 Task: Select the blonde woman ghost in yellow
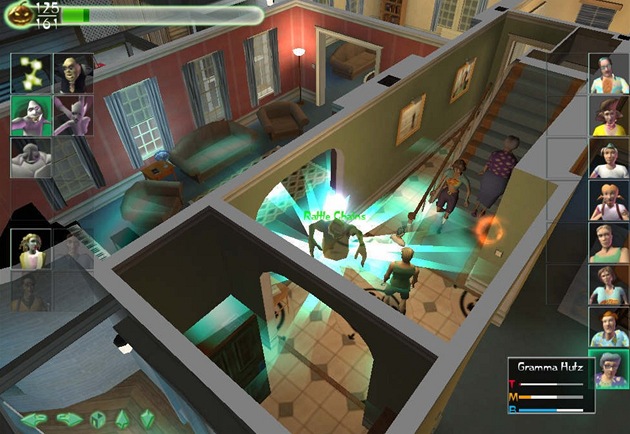tap(30, 249)
